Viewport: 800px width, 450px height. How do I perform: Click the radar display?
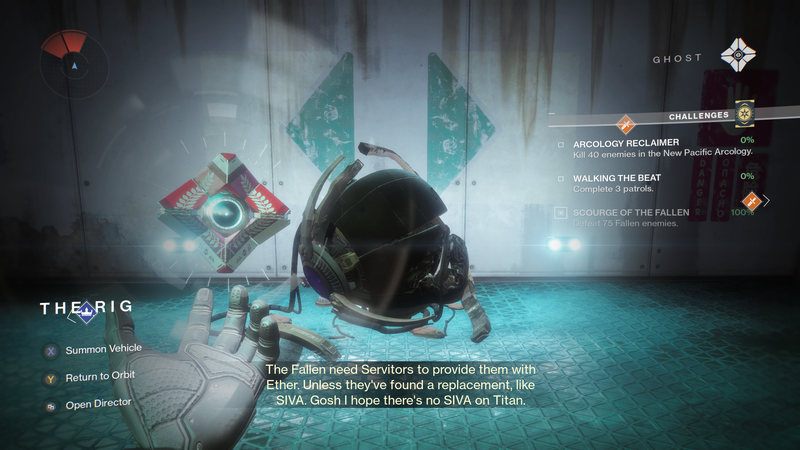coord(75,62)
